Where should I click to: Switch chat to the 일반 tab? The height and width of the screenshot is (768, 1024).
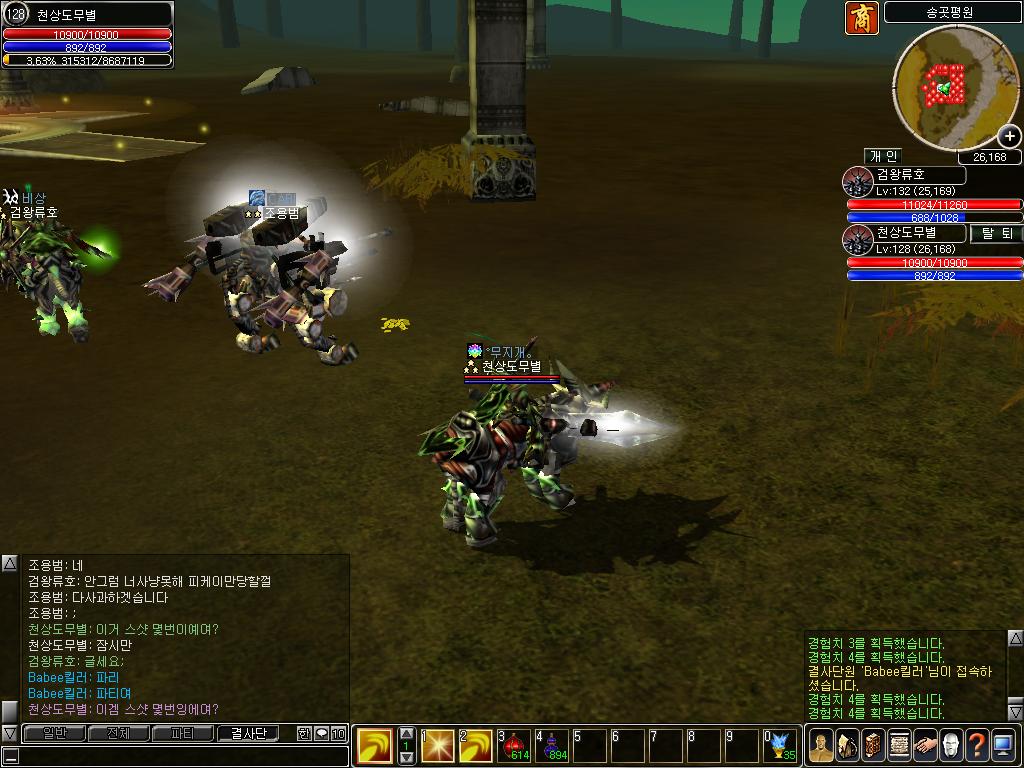(54, 733)
